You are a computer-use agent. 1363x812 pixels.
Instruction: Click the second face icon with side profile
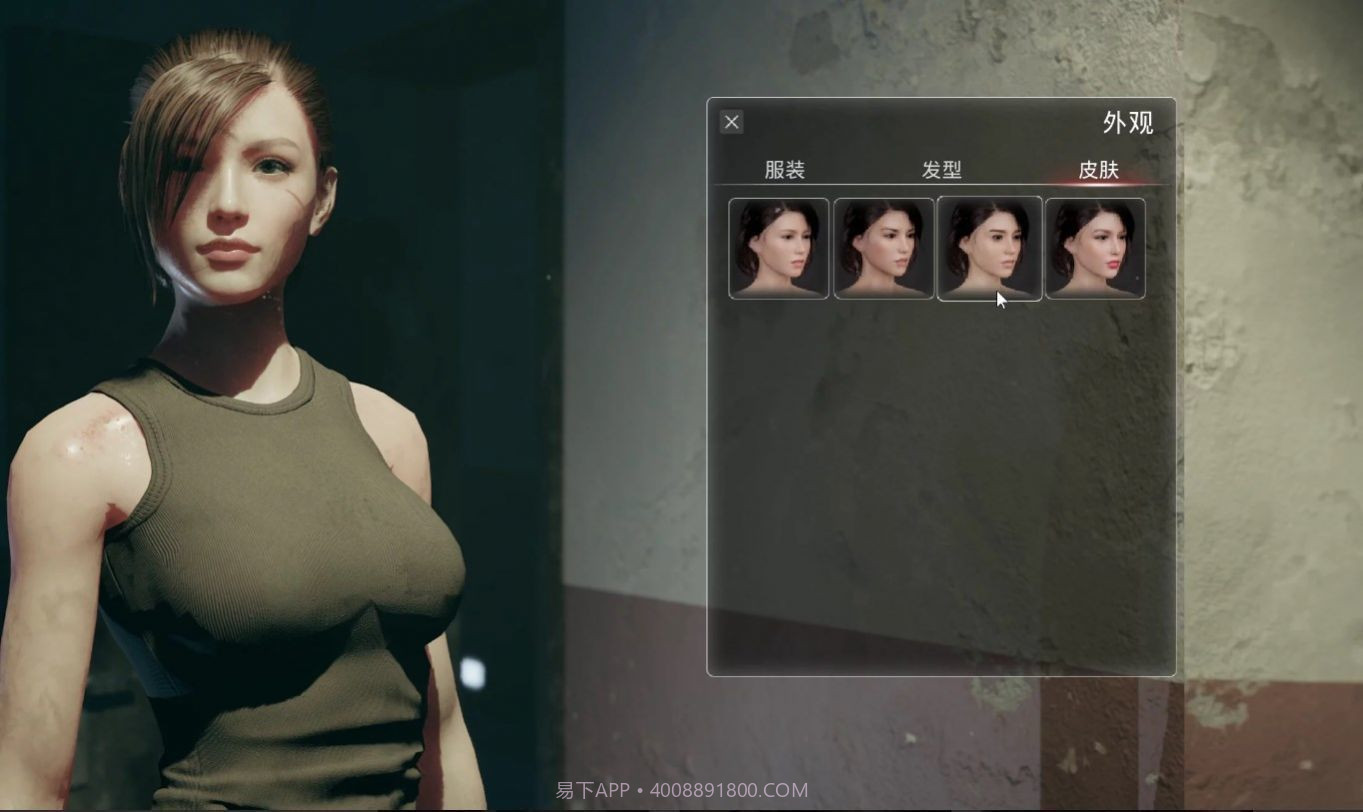884,246
